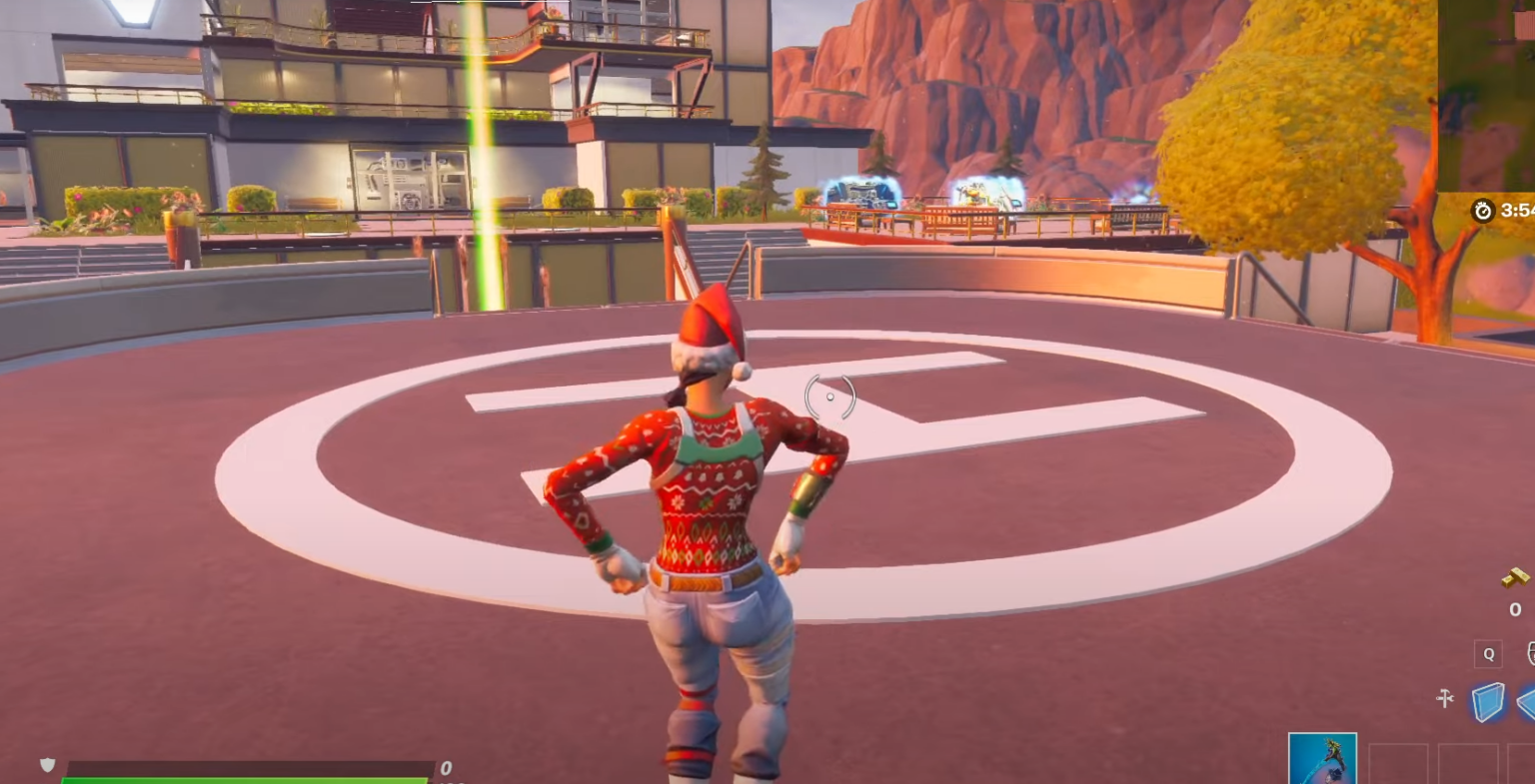Image resolution: width=1535 pixels, height=784 pixels.
Task: Click the diamond marker above the hotbar
Action: click(1445, 697)
